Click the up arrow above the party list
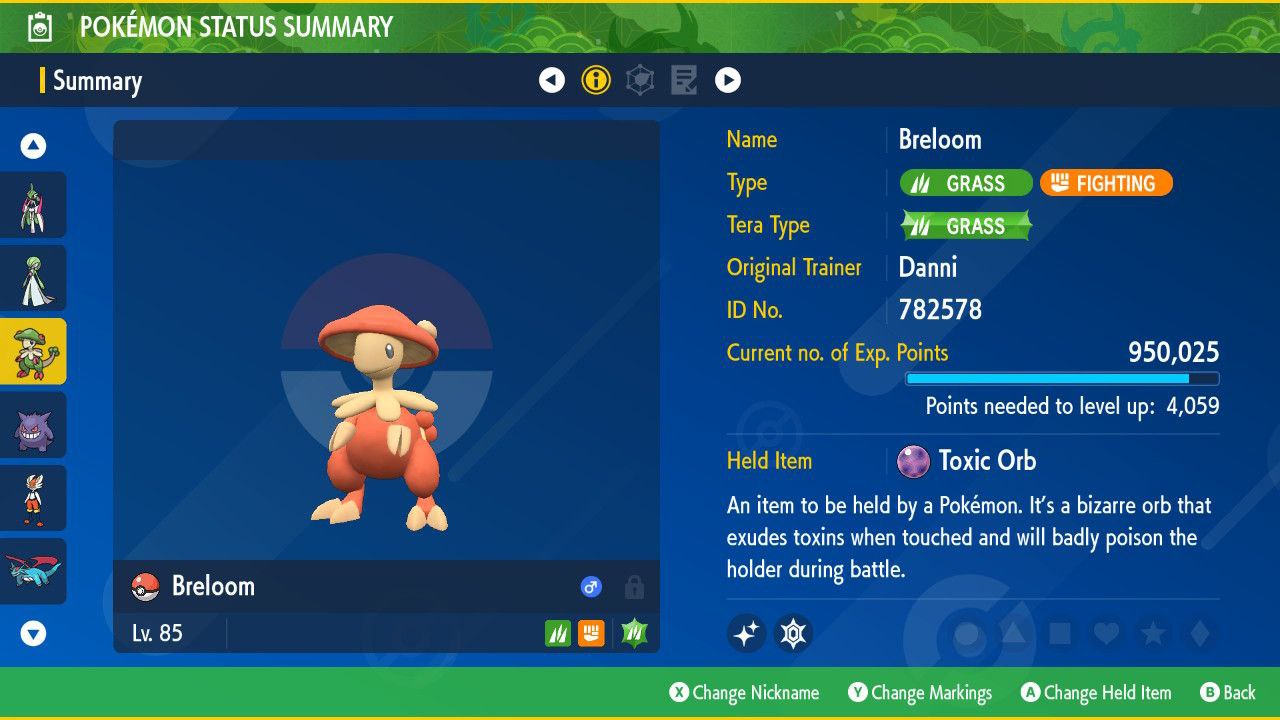The height and width of the screenshot is (720, 1280). pyautogui.click(x=33, y=147)
